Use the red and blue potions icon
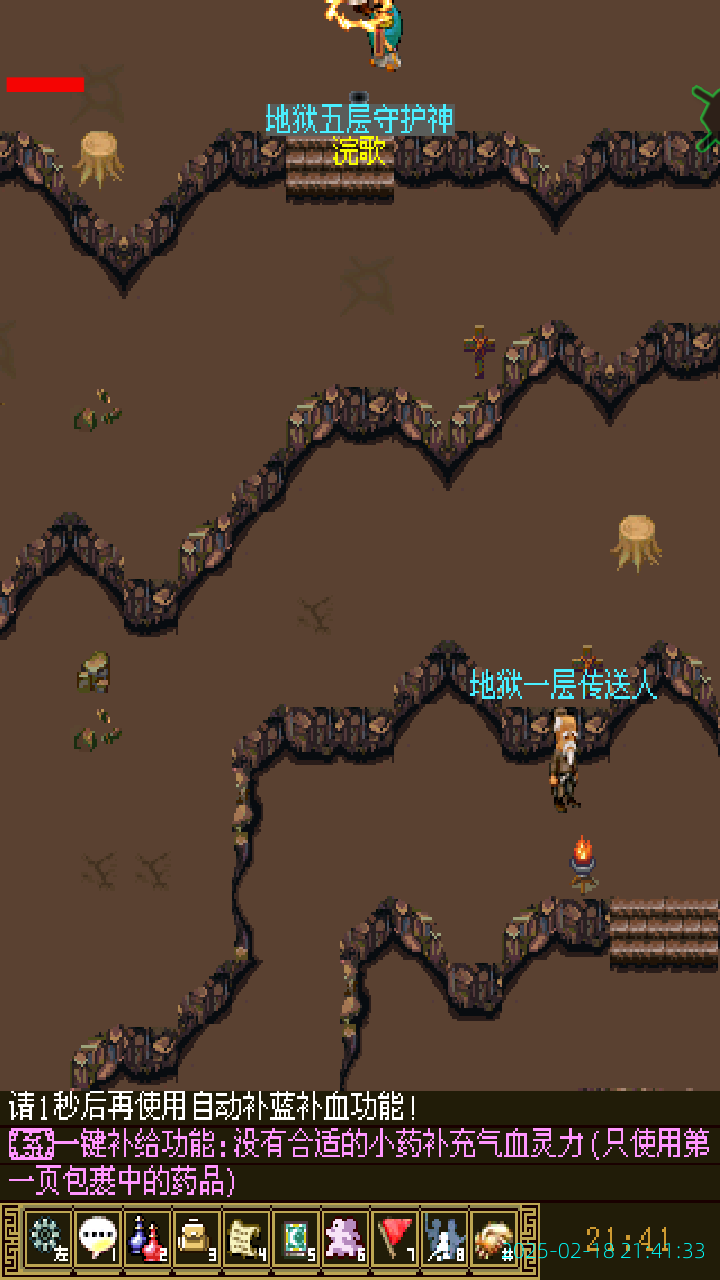 tap(147, 1238)
